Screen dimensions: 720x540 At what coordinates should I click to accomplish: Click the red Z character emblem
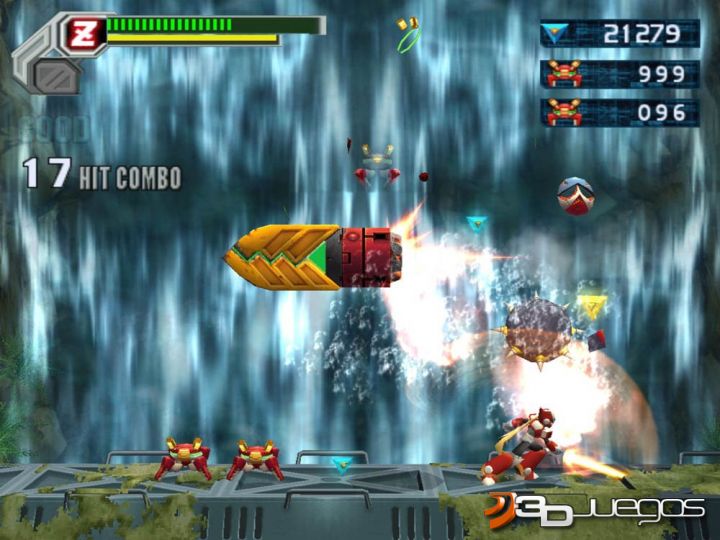click(84, 34)
